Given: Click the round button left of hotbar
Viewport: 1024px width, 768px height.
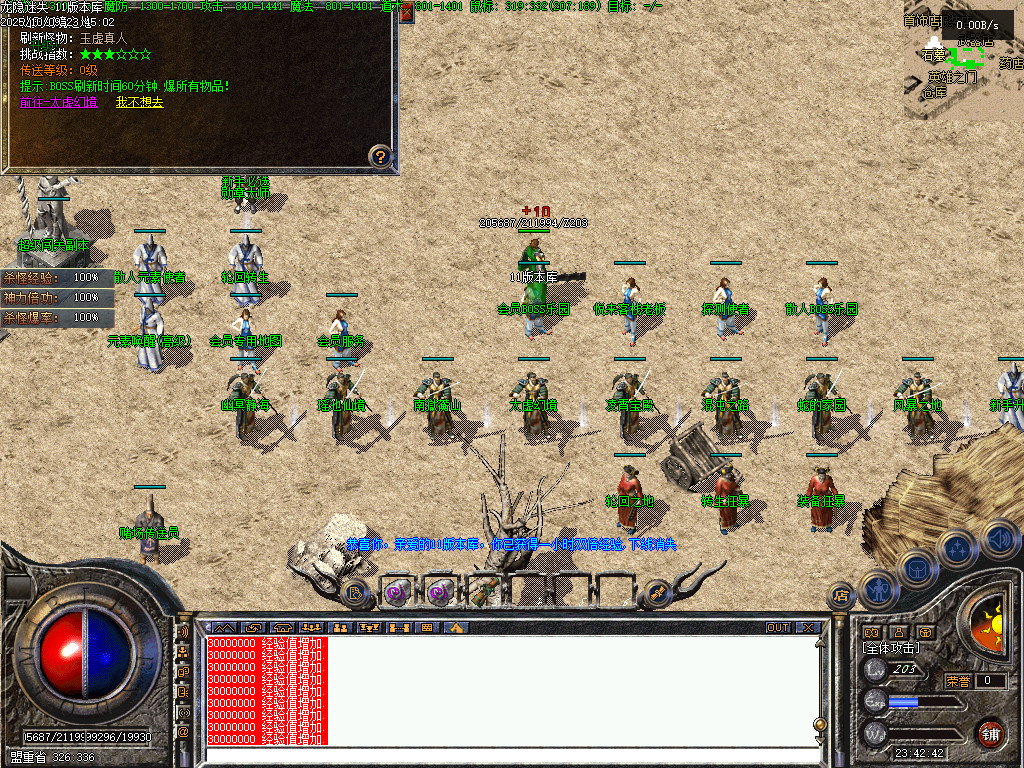Looking at the screenshot, I should tap(355, 592).
